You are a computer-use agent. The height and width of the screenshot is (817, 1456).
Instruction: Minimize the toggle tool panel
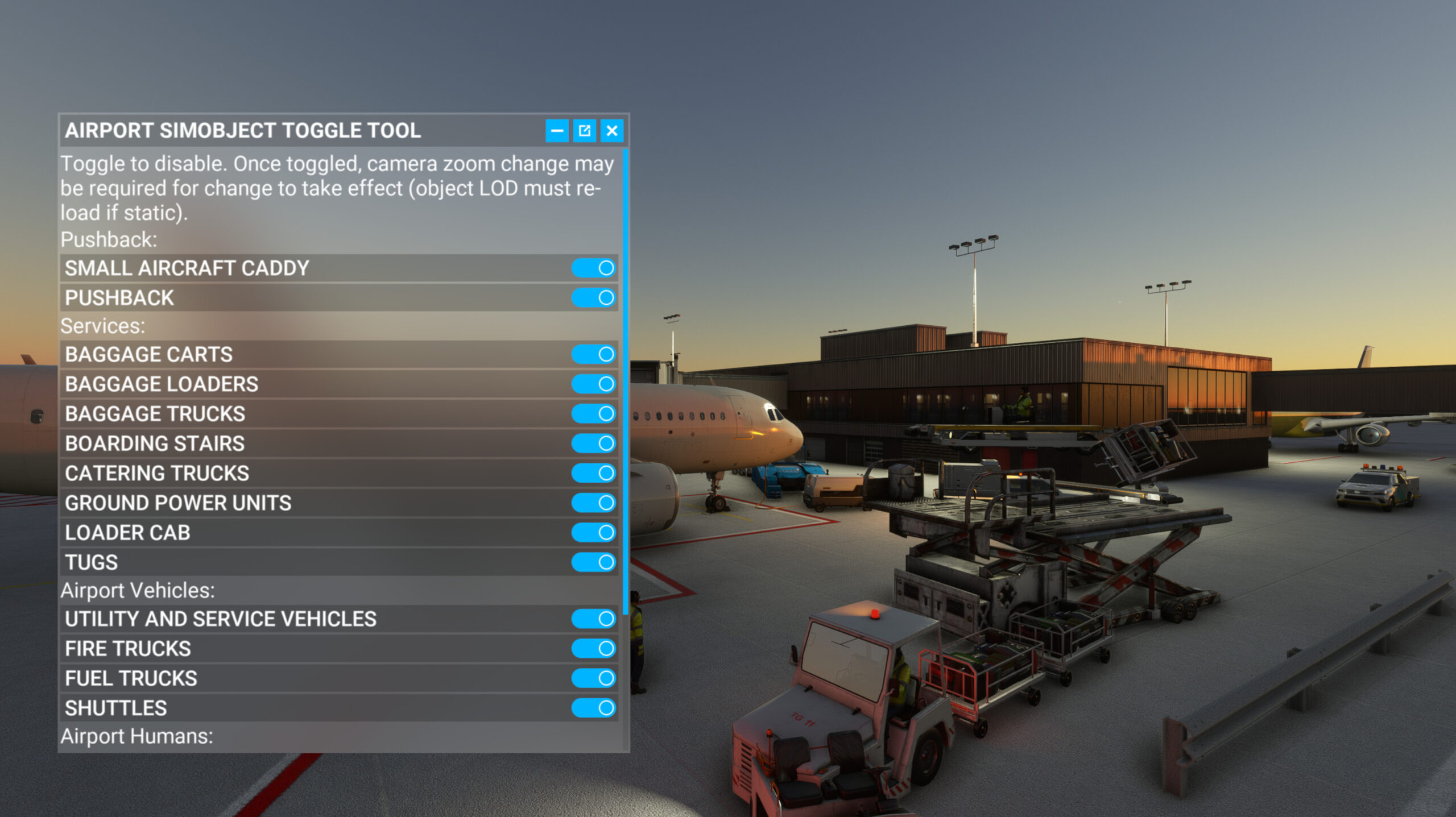557,131
